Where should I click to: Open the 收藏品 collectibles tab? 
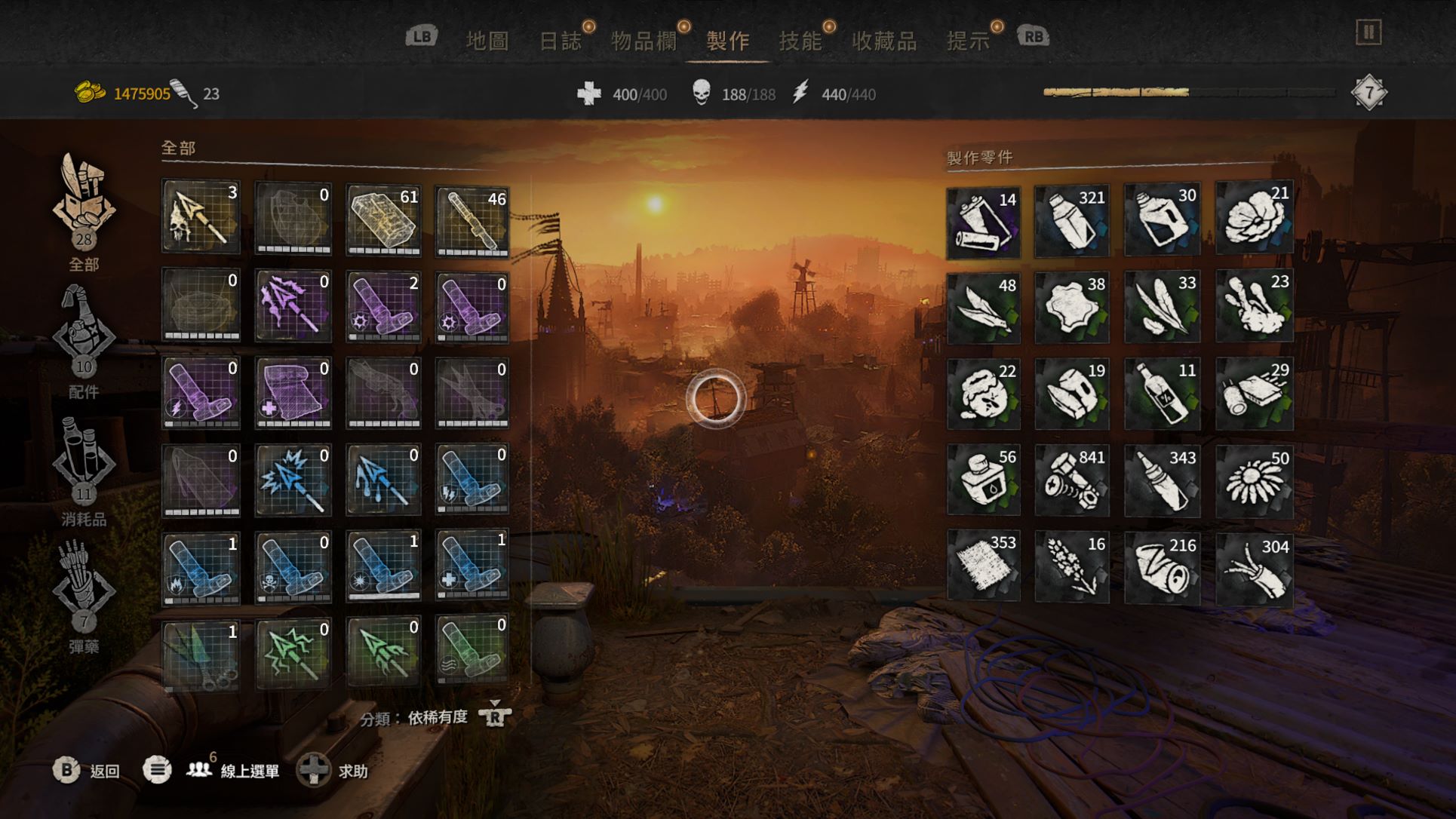(883, 40)
